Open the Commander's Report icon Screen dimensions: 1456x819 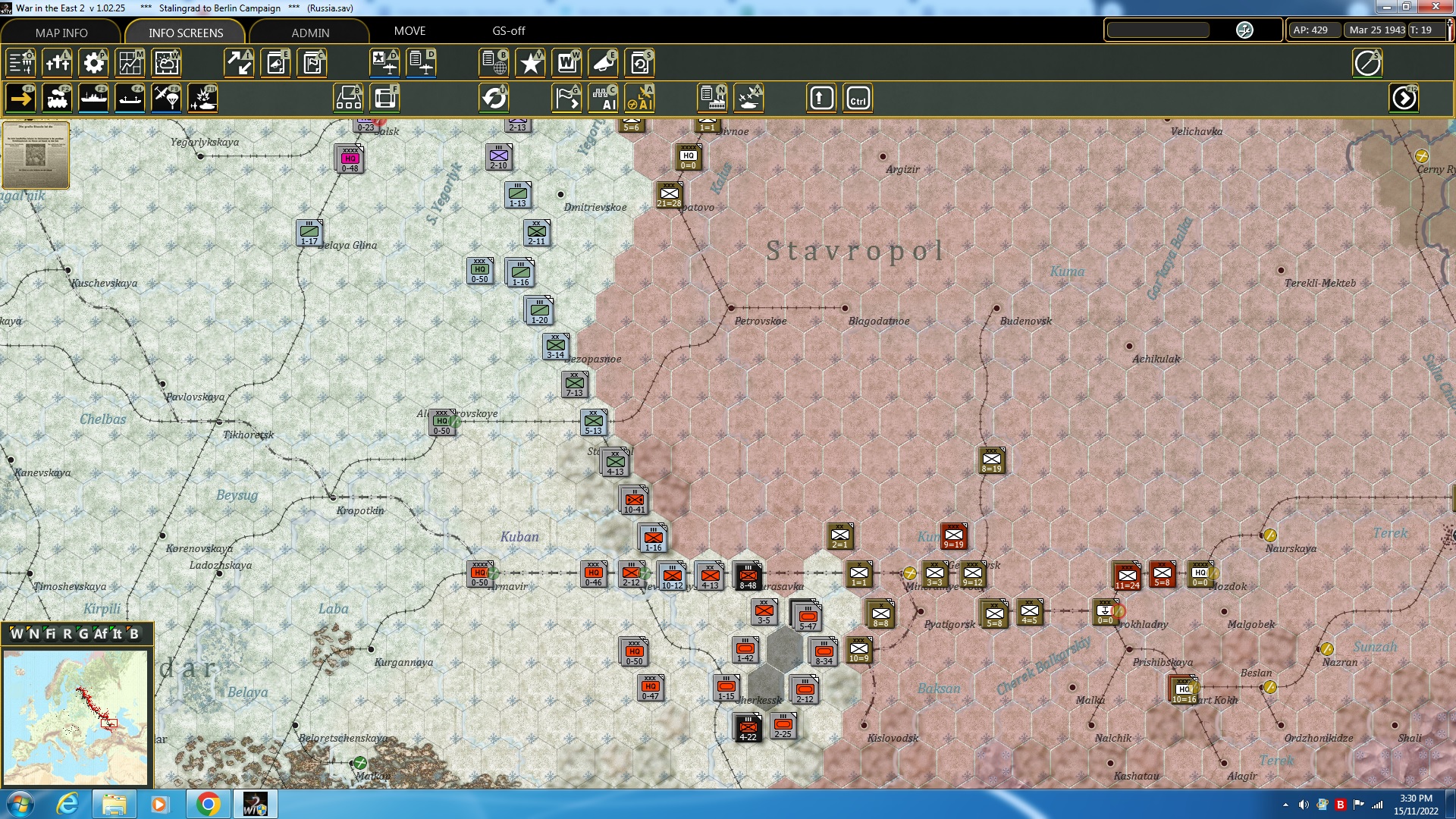coord(494,63)
